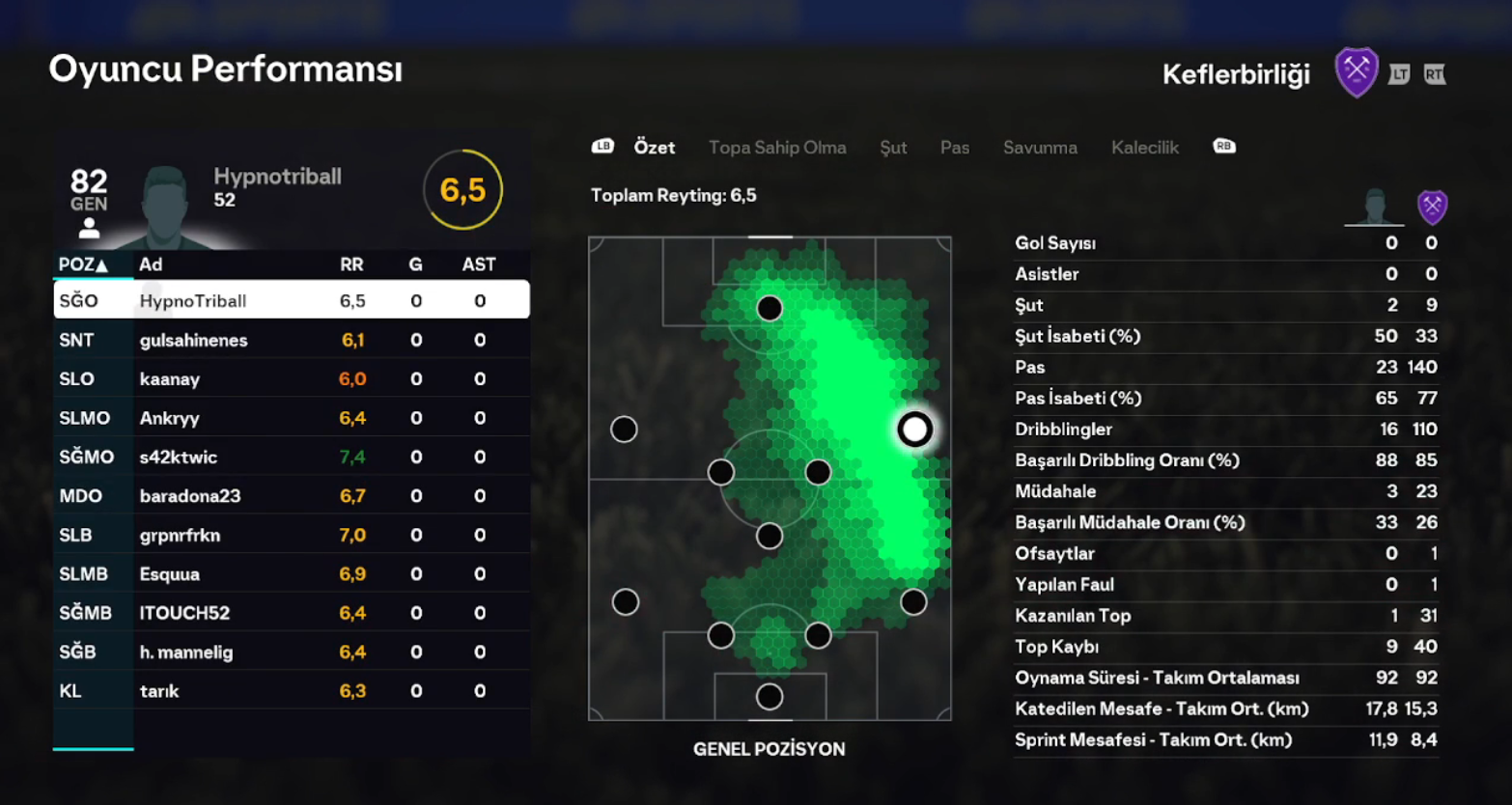Choose gulsahinenes in the player list
The image size is (1512, 805).
[291, 340]
